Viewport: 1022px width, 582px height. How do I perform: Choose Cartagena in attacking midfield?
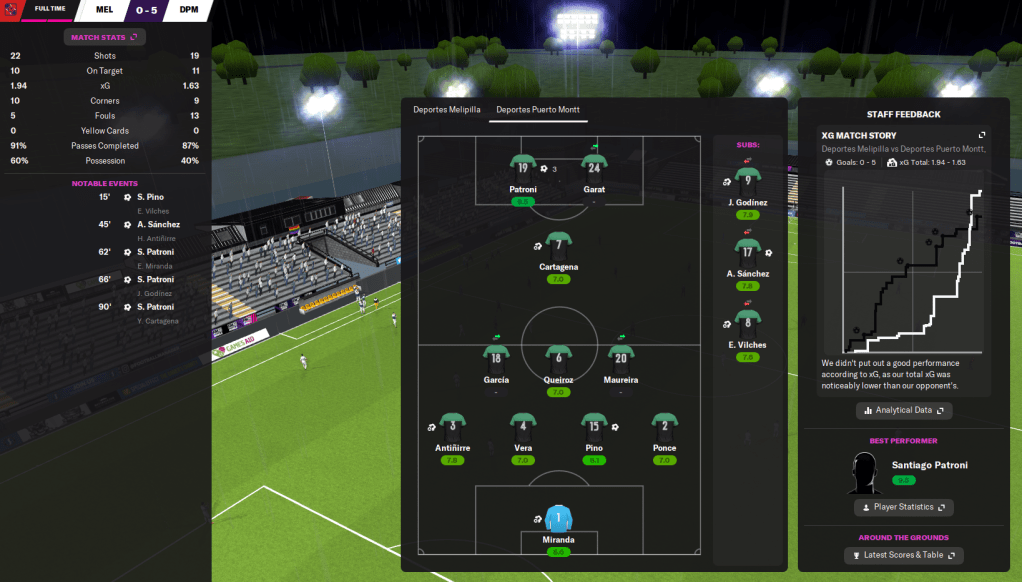[x=559, y=246]
